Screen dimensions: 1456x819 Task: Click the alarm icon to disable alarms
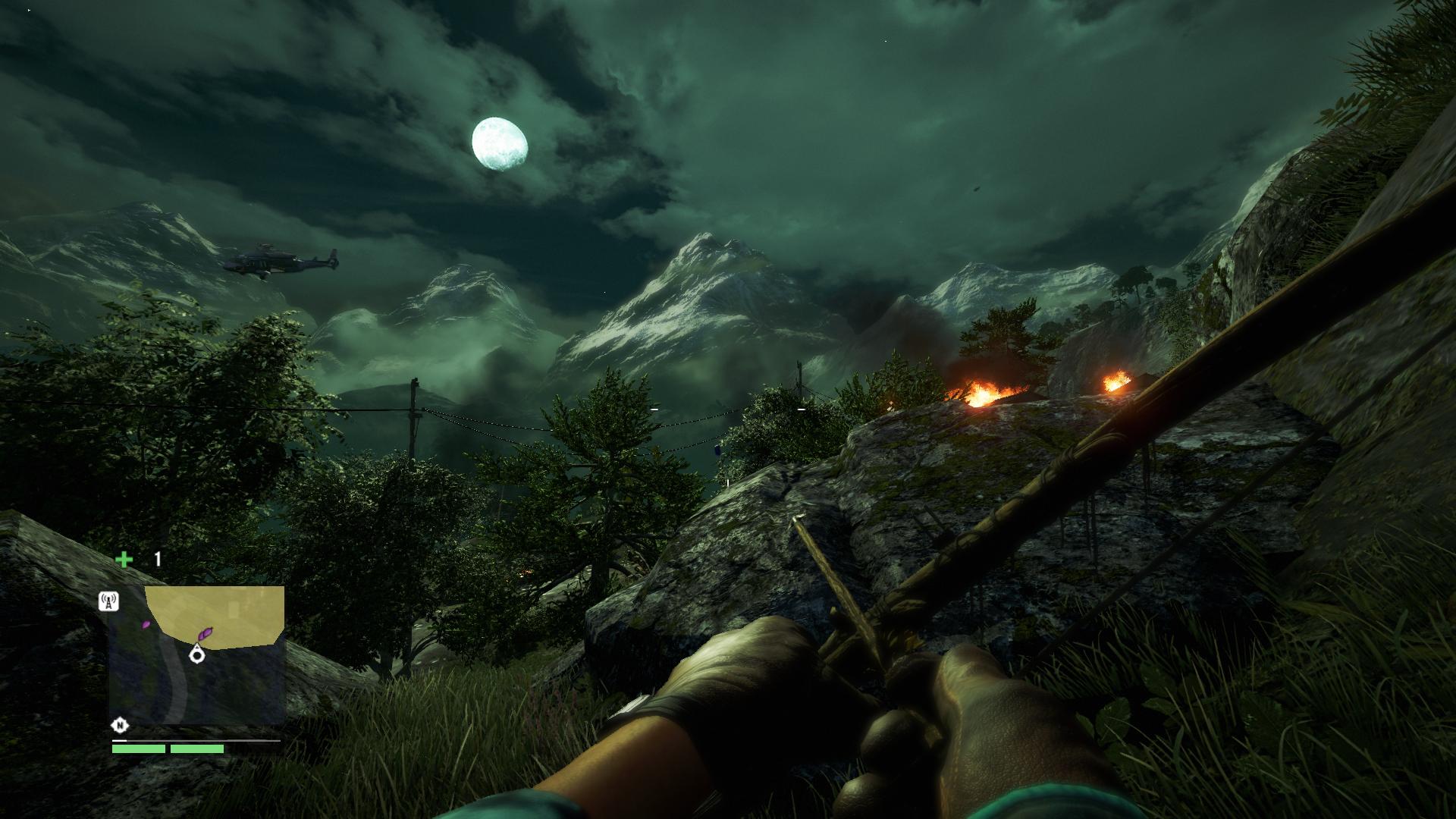tap(108, 601)
